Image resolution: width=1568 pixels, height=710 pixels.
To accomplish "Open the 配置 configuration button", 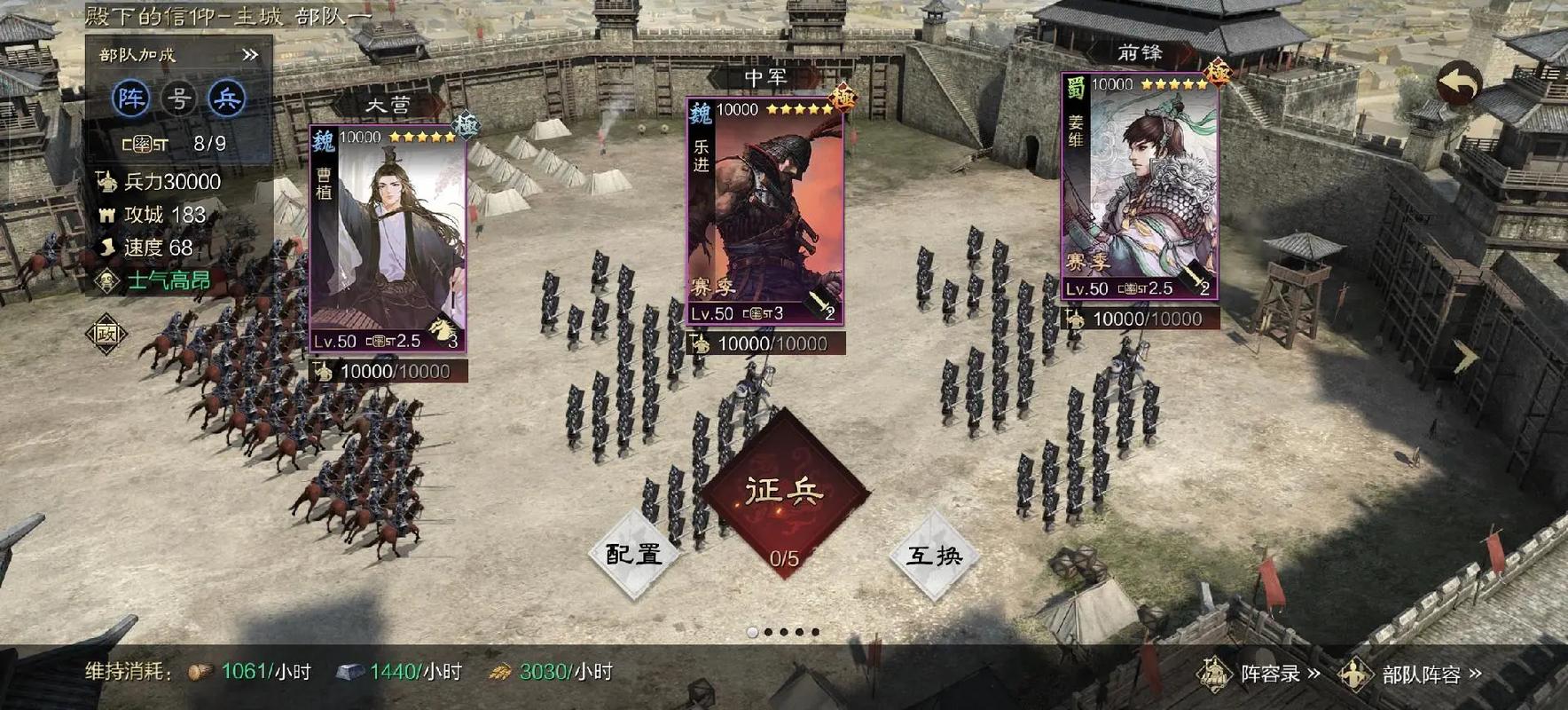I will (x=633, y=554).
